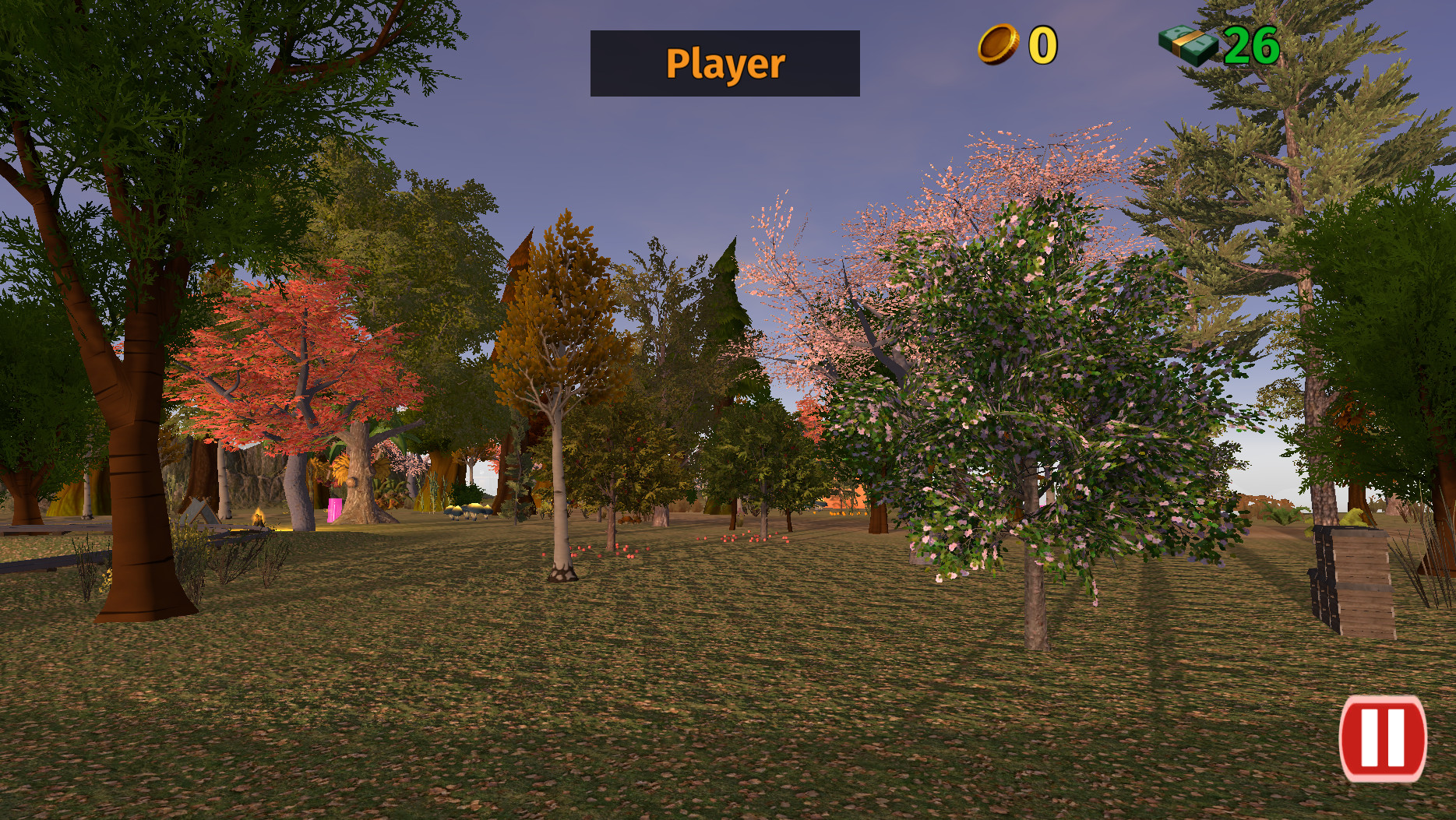Click the bench structure near the campfire

[x=199, y=512]
